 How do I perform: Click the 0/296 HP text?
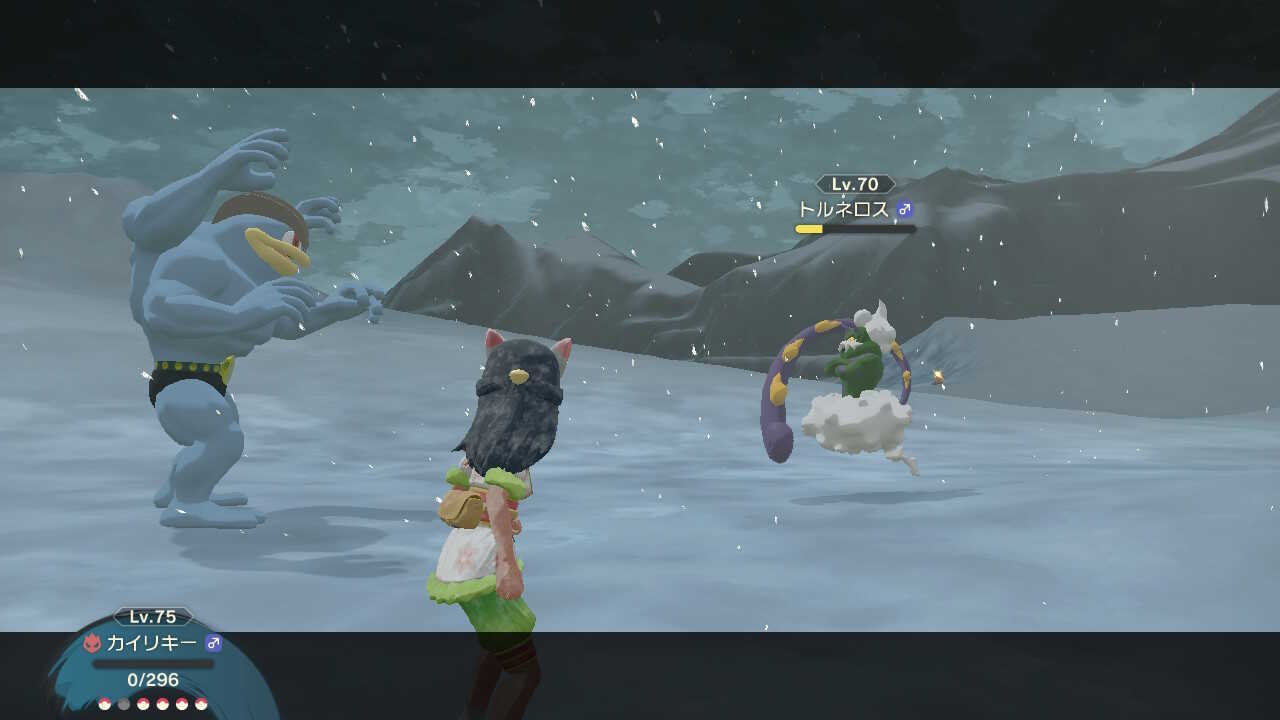coord(152,680)
